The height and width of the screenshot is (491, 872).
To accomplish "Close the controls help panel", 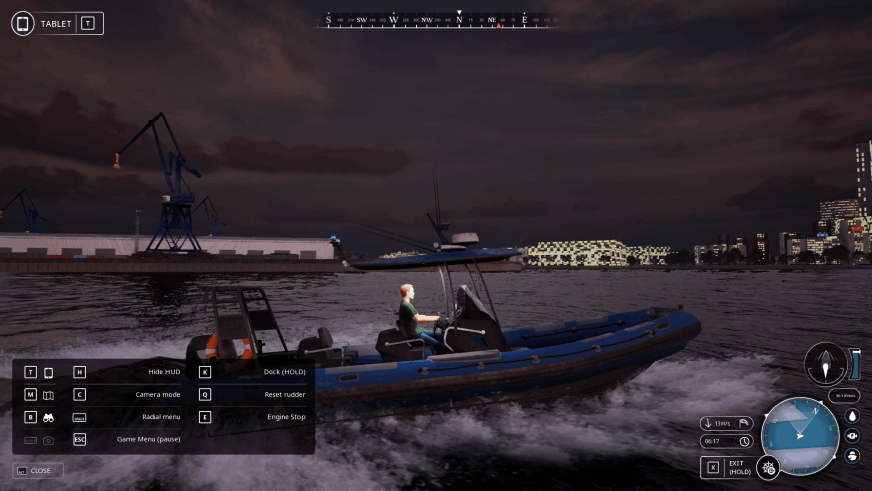I will click(38, 470).
